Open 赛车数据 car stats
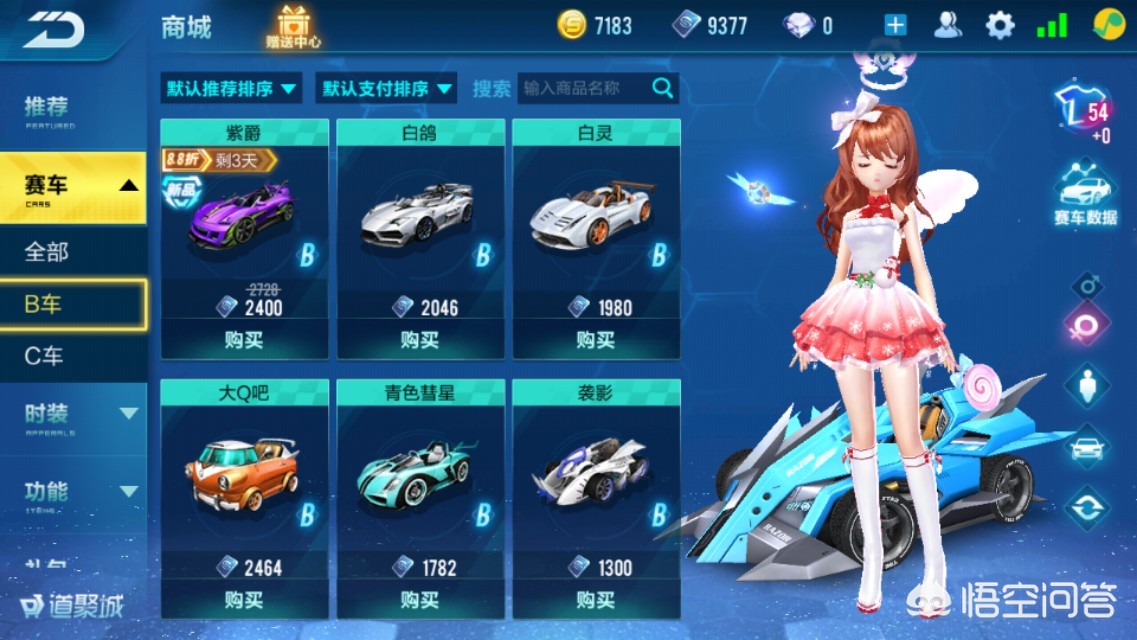Image resolution: width=1137 pixels, height=640 pixels. click(x=1085, y=197)
